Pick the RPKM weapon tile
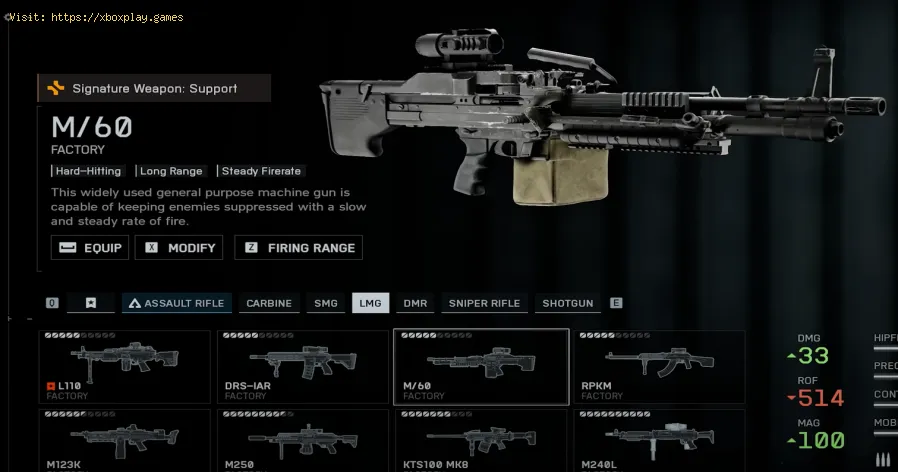 [659, 367]
